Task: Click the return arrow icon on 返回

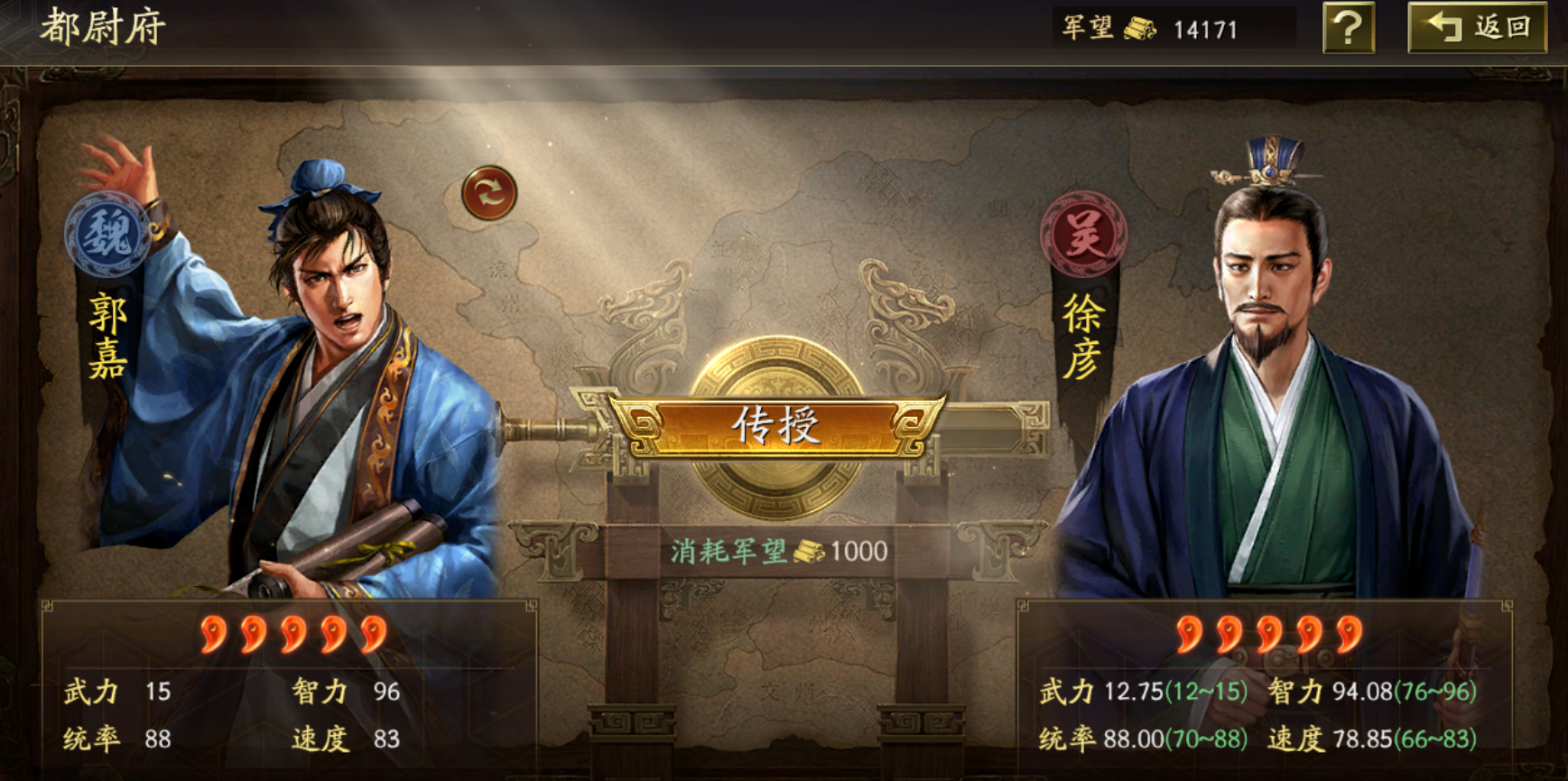Action: coord(1445,28)
